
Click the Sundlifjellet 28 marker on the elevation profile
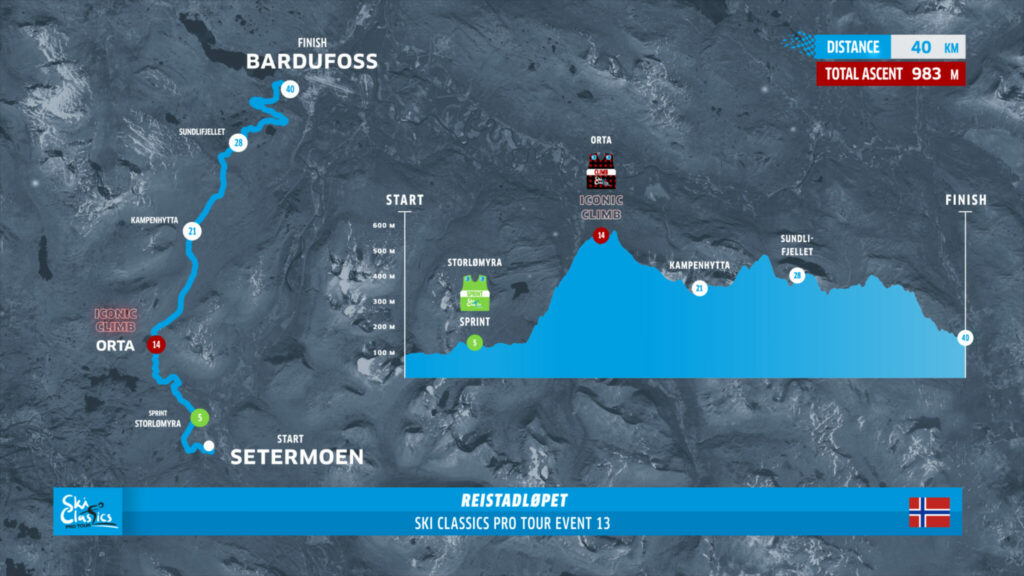pyautogui.click(x=797, y=275)
